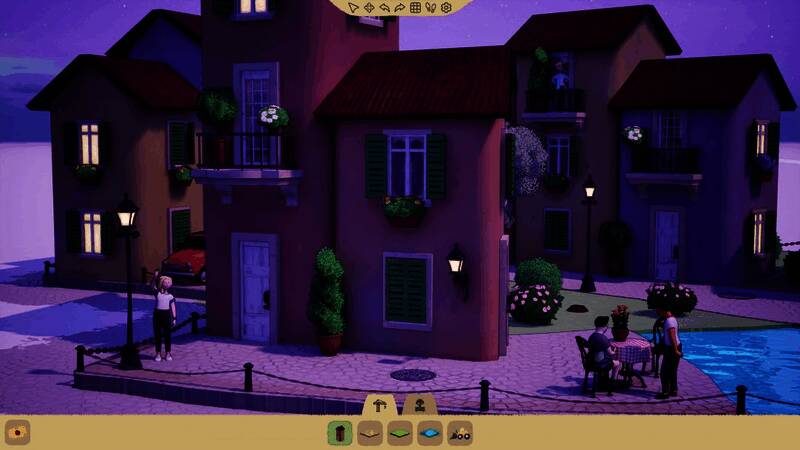
Task: Switch to the character tab
Action: click(419, 404)
